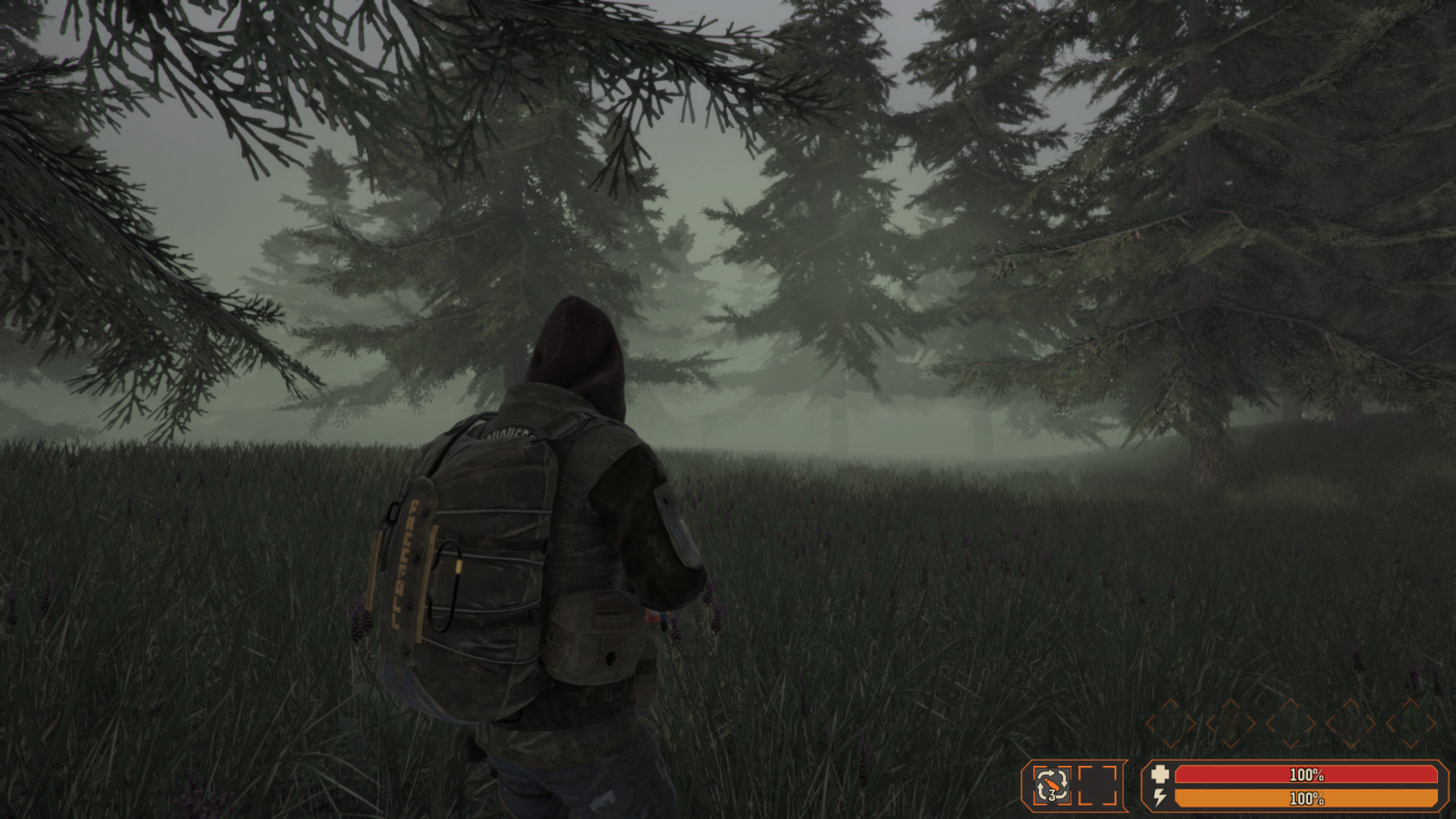Viewport: 1456px width, 819px height.
Task: Click the energy 100% percentage label
Action: (1307, 799)
